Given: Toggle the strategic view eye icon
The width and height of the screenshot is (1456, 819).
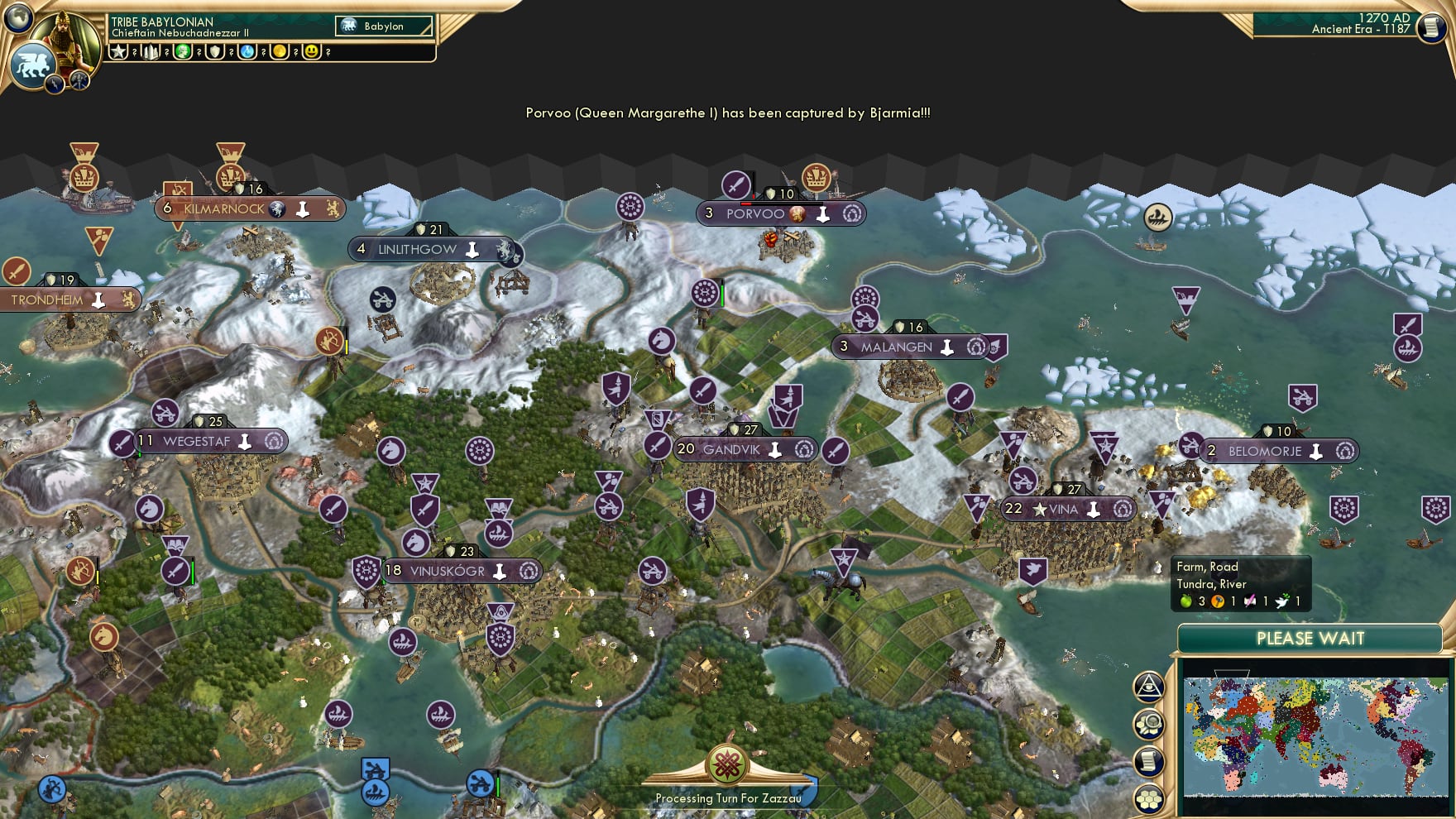Looking at the screenshot, I should tap(1148, 687).
